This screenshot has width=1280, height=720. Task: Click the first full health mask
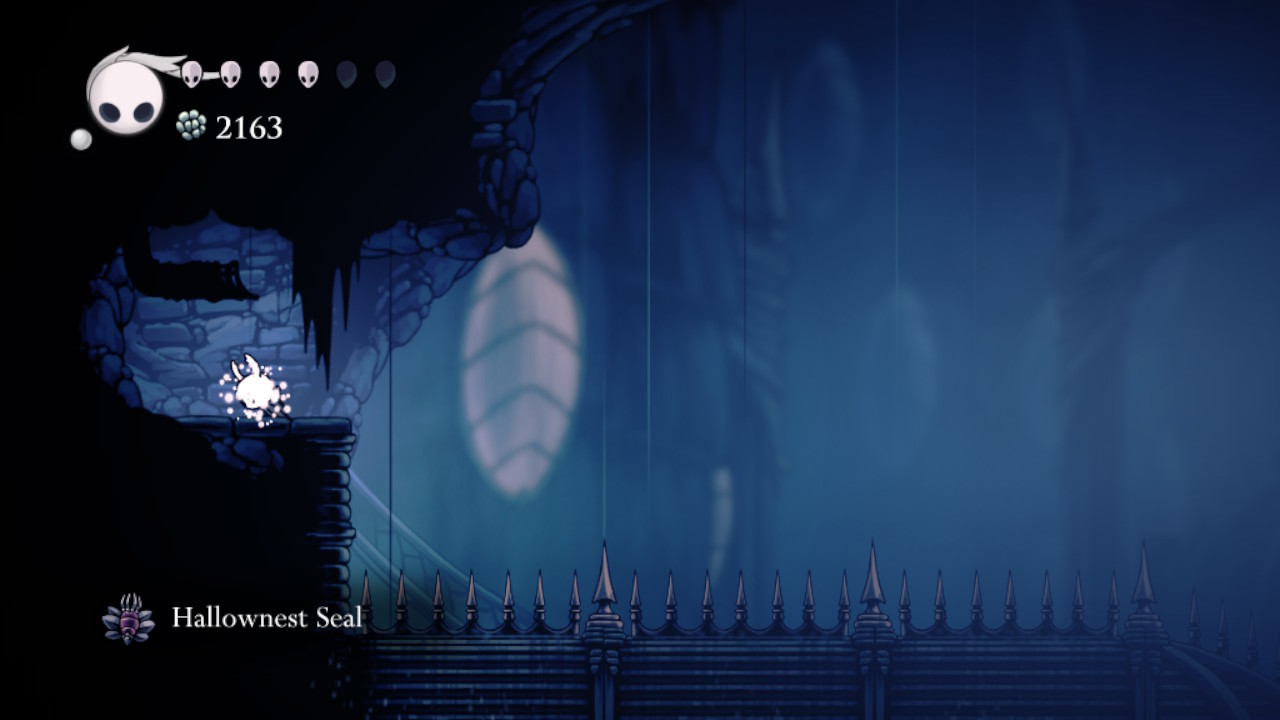(x=191, y=70)
